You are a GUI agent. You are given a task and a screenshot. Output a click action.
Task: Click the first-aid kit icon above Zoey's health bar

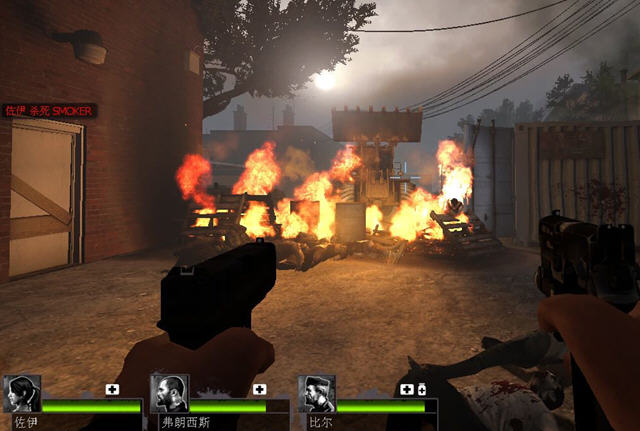112,389
